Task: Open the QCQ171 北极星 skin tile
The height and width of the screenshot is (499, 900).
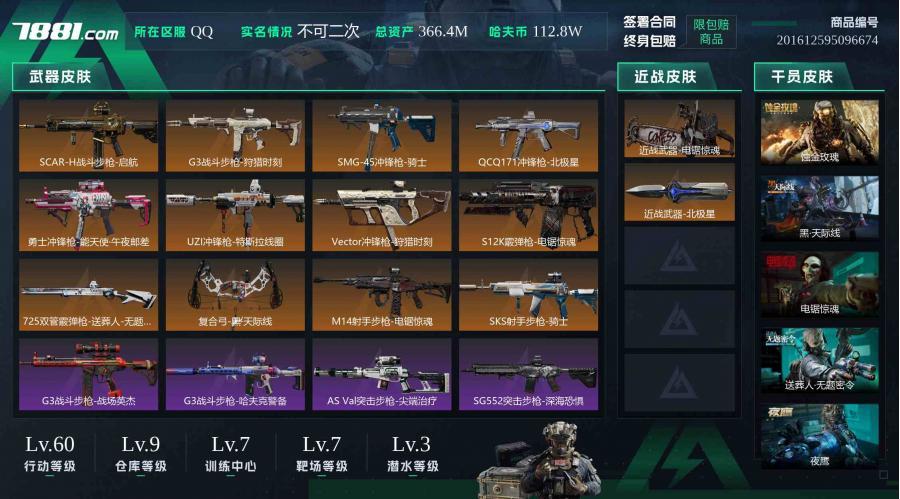Action: (529, 135)
